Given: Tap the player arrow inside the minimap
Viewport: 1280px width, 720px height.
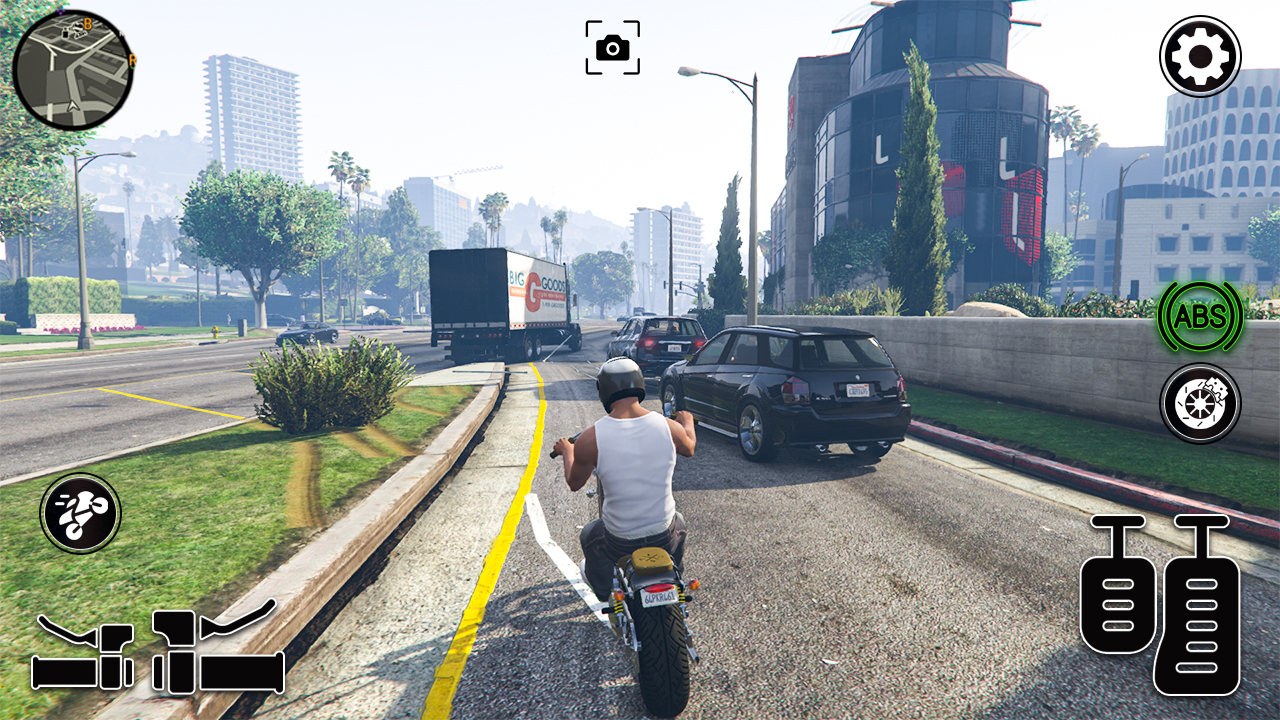Looking at the screenshot, I should pos(72,105).
